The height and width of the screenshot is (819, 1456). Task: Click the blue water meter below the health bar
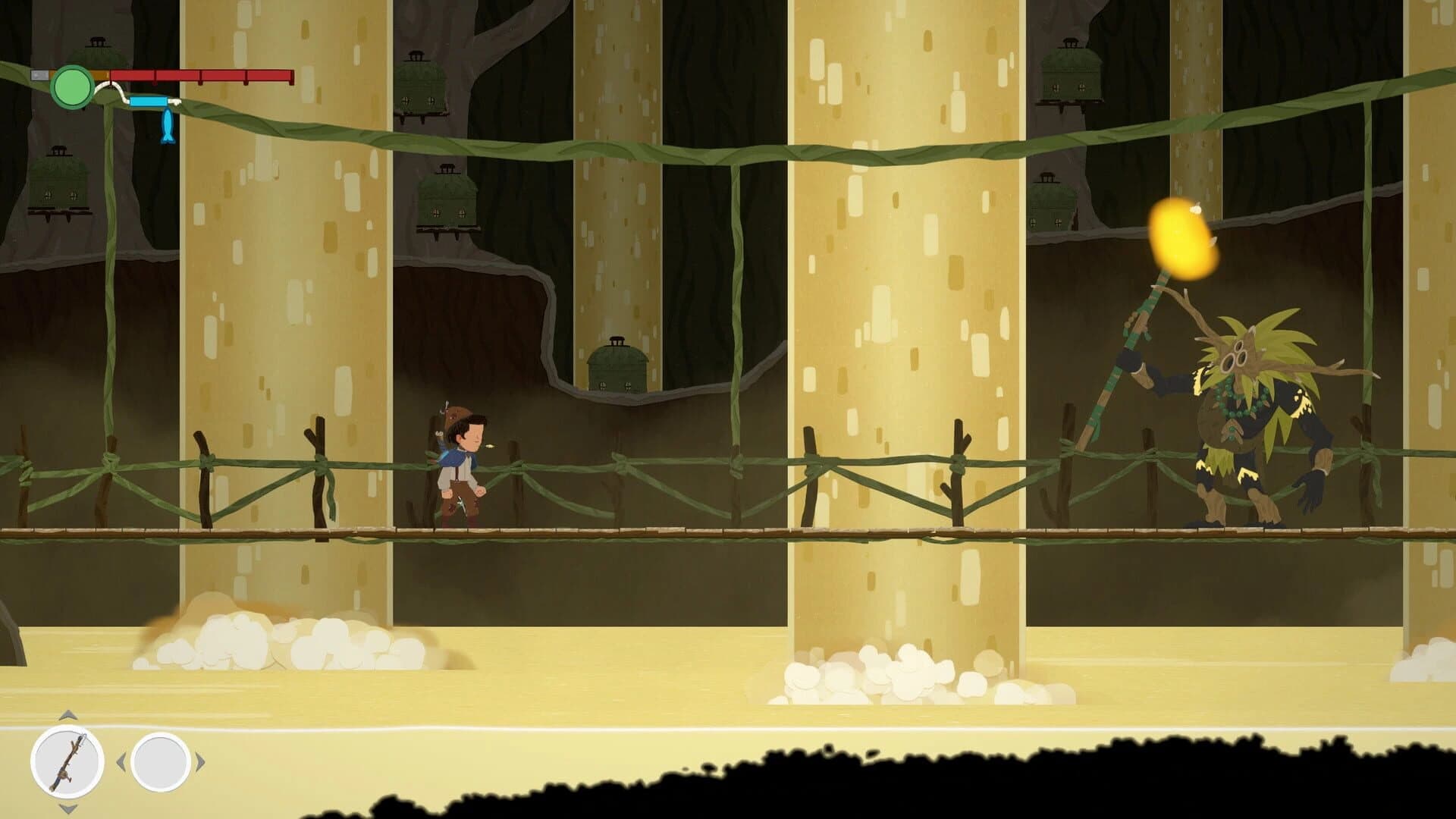click(x=149, y=101)
